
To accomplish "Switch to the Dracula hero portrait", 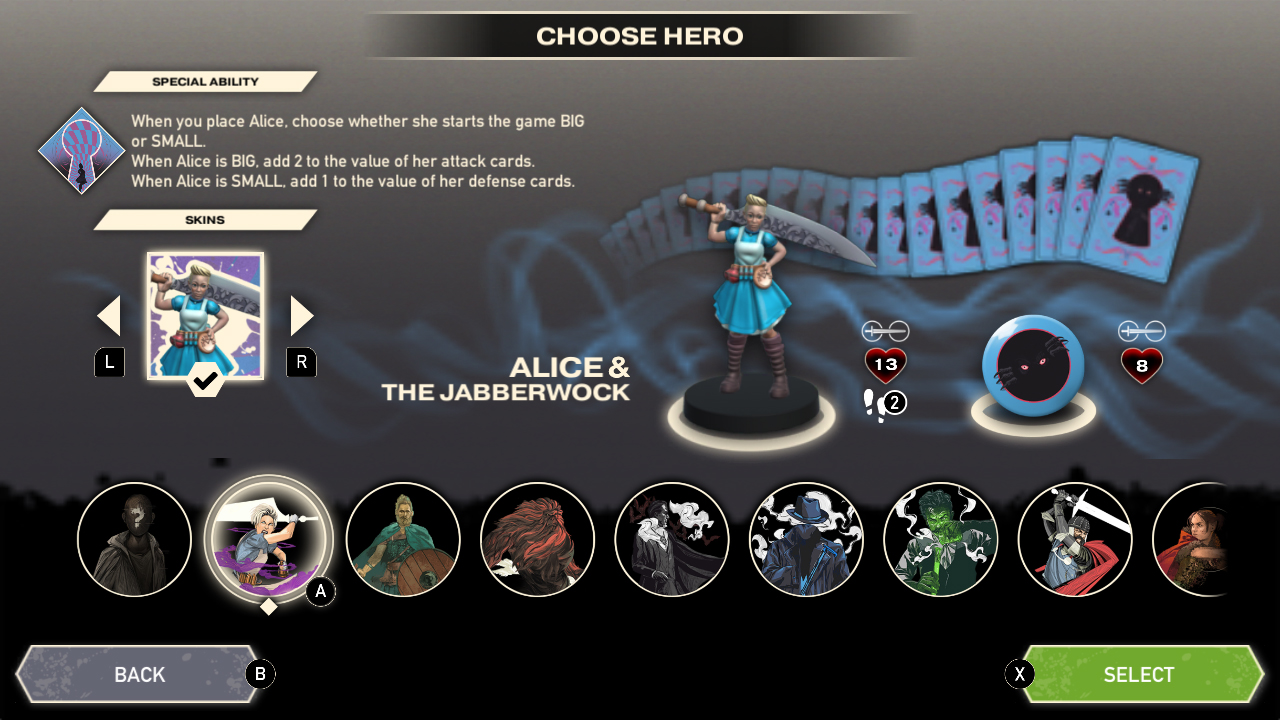I will (672, 541).
